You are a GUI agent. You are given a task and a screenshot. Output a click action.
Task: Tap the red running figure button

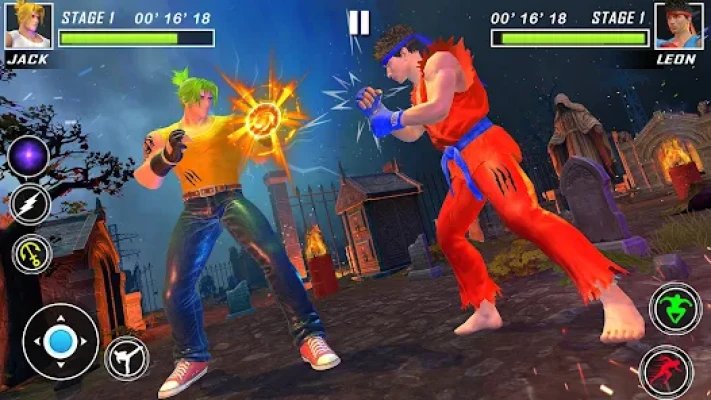click(665, 371)
